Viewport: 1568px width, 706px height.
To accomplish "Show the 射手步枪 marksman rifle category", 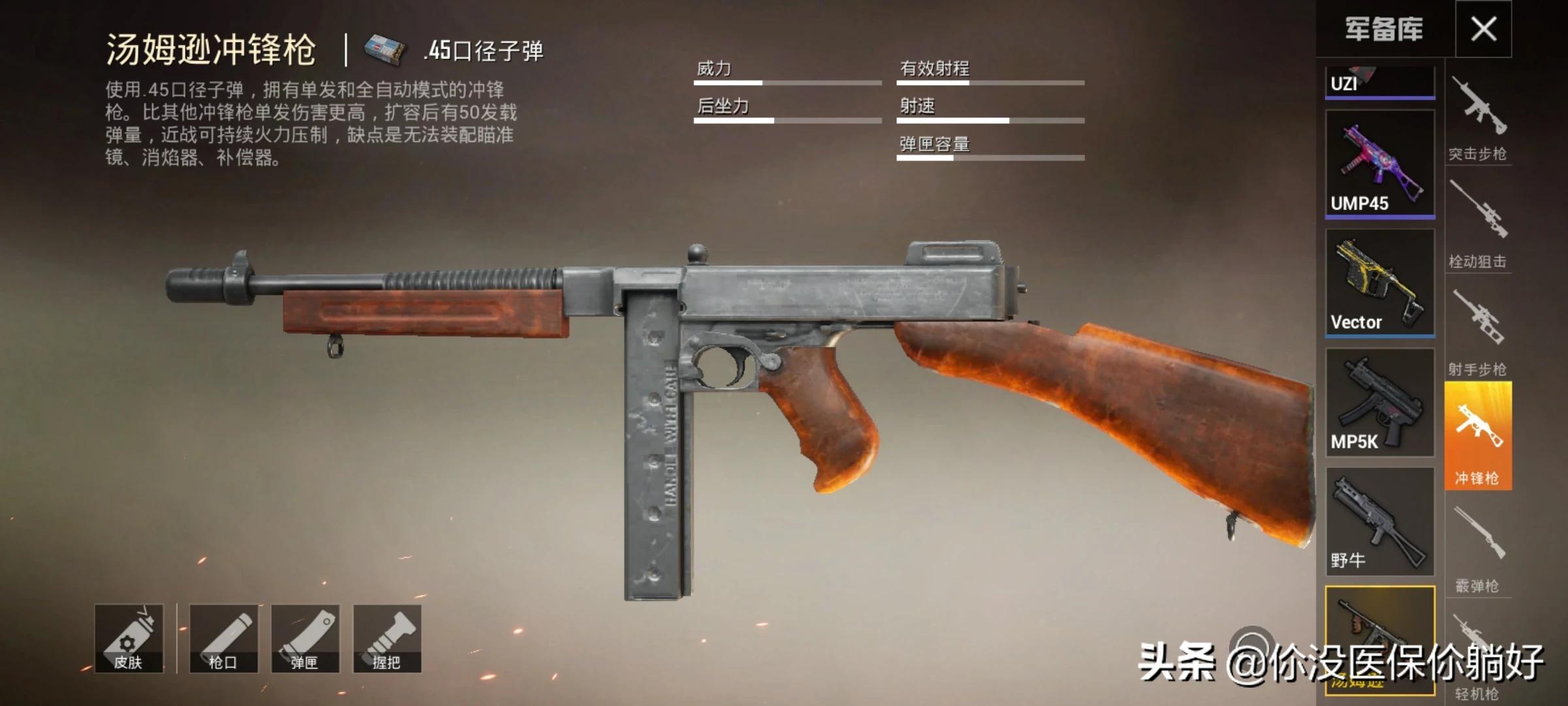I will [x=1478, y=331].
